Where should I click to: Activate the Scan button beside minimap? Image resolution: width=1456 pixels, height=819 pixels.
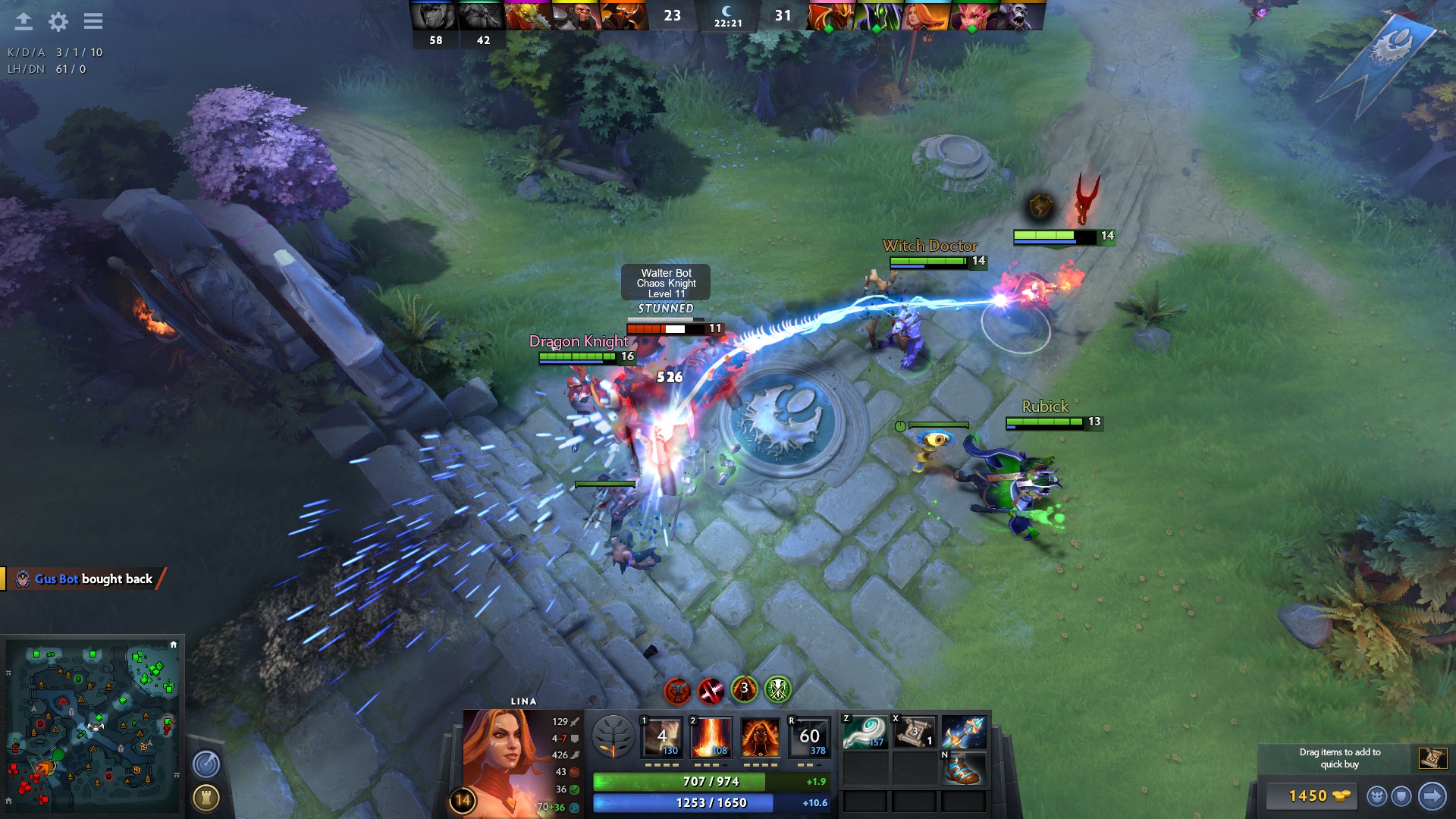coord(206,764)
